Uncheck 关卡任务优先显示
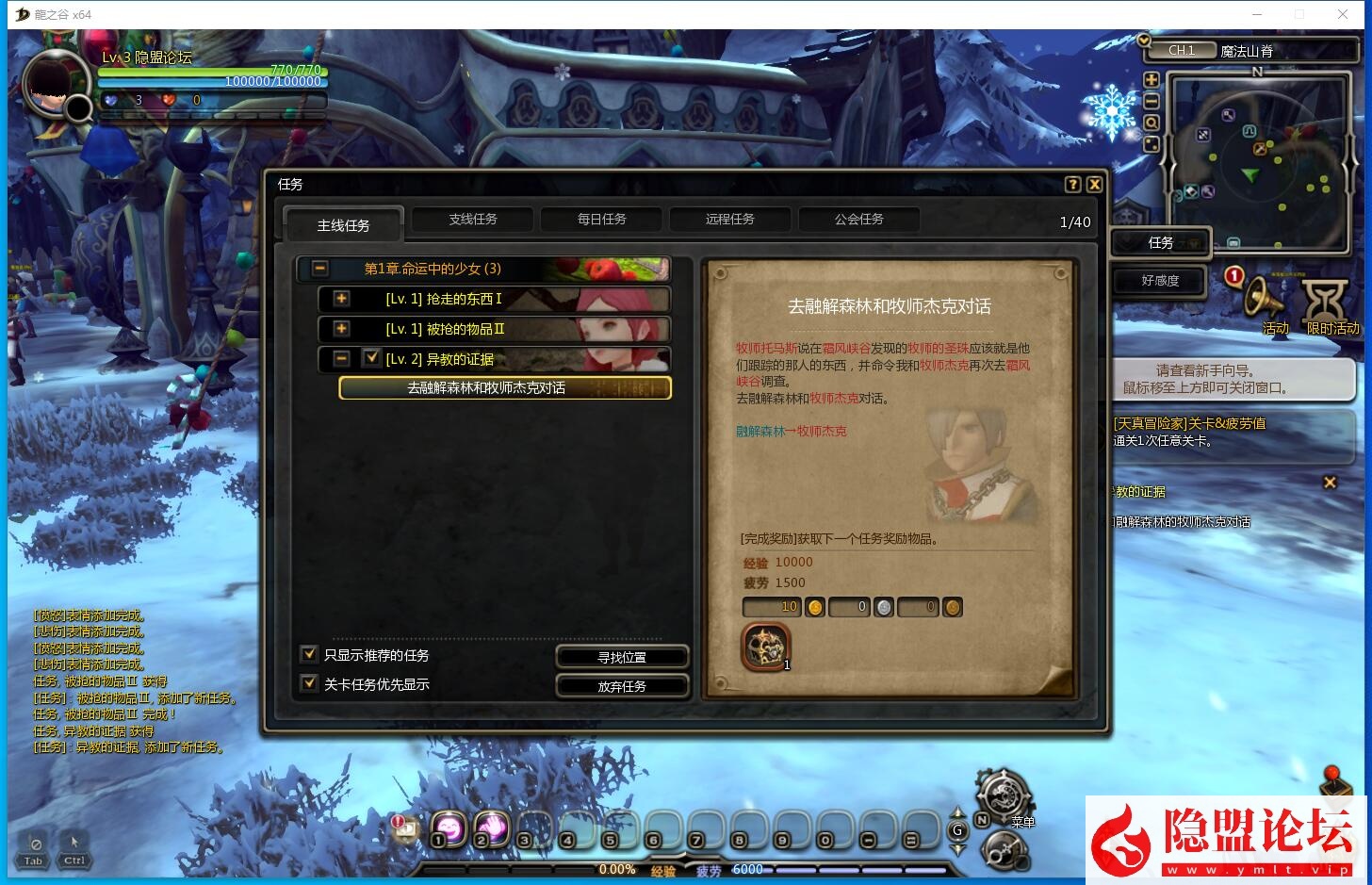This screenshot has height=885, width=1372. [308, 682]
